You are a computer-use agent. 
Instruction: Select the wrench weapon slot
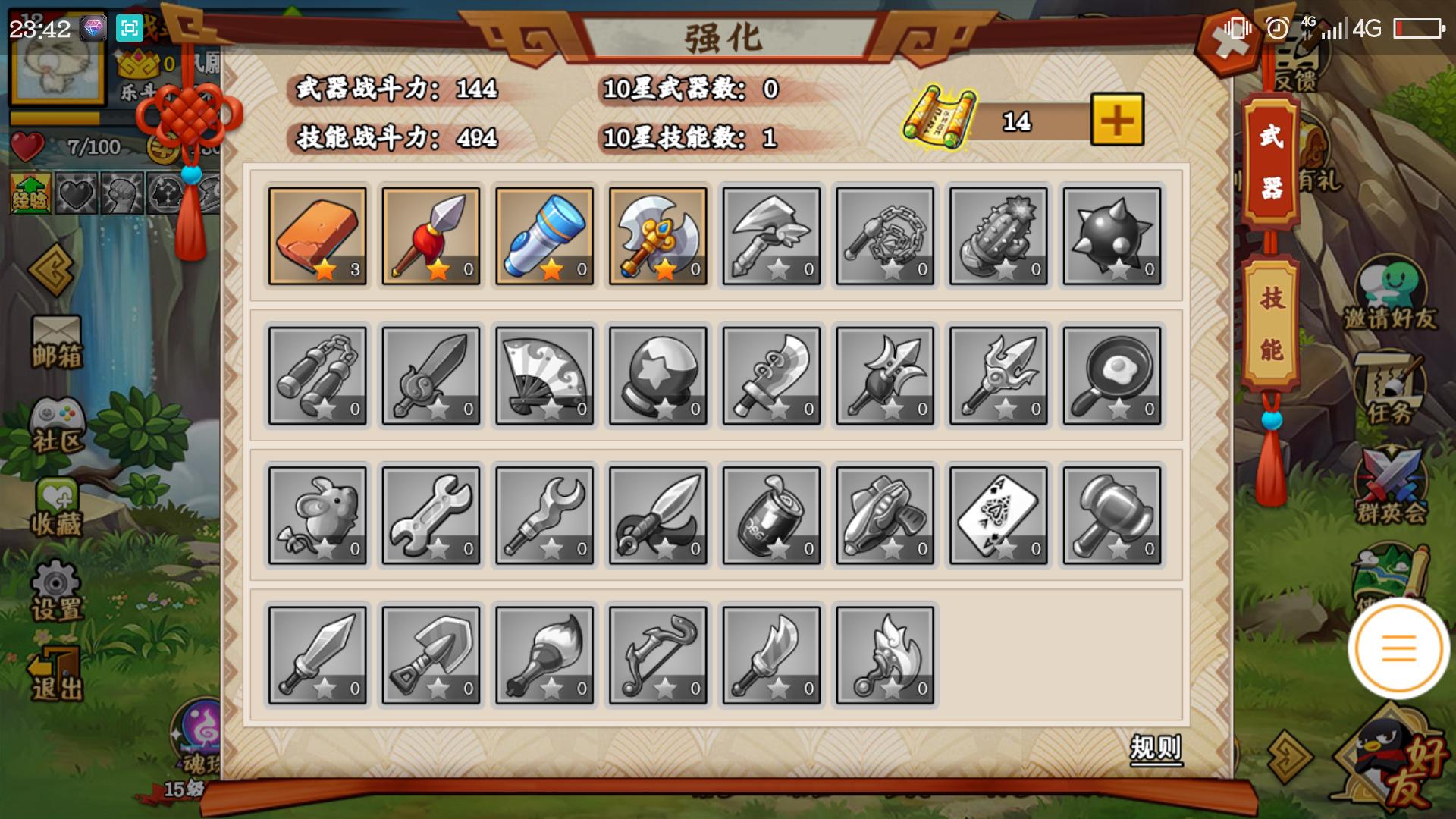click(431, 516)
